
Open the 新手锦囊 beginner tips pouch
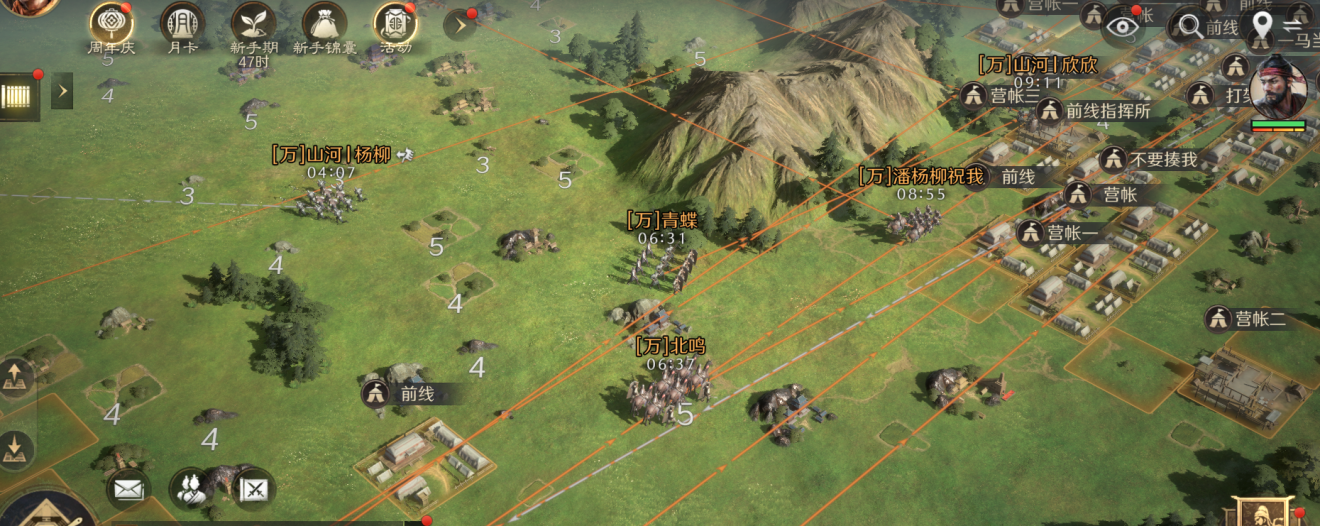(x=324, y=24)
